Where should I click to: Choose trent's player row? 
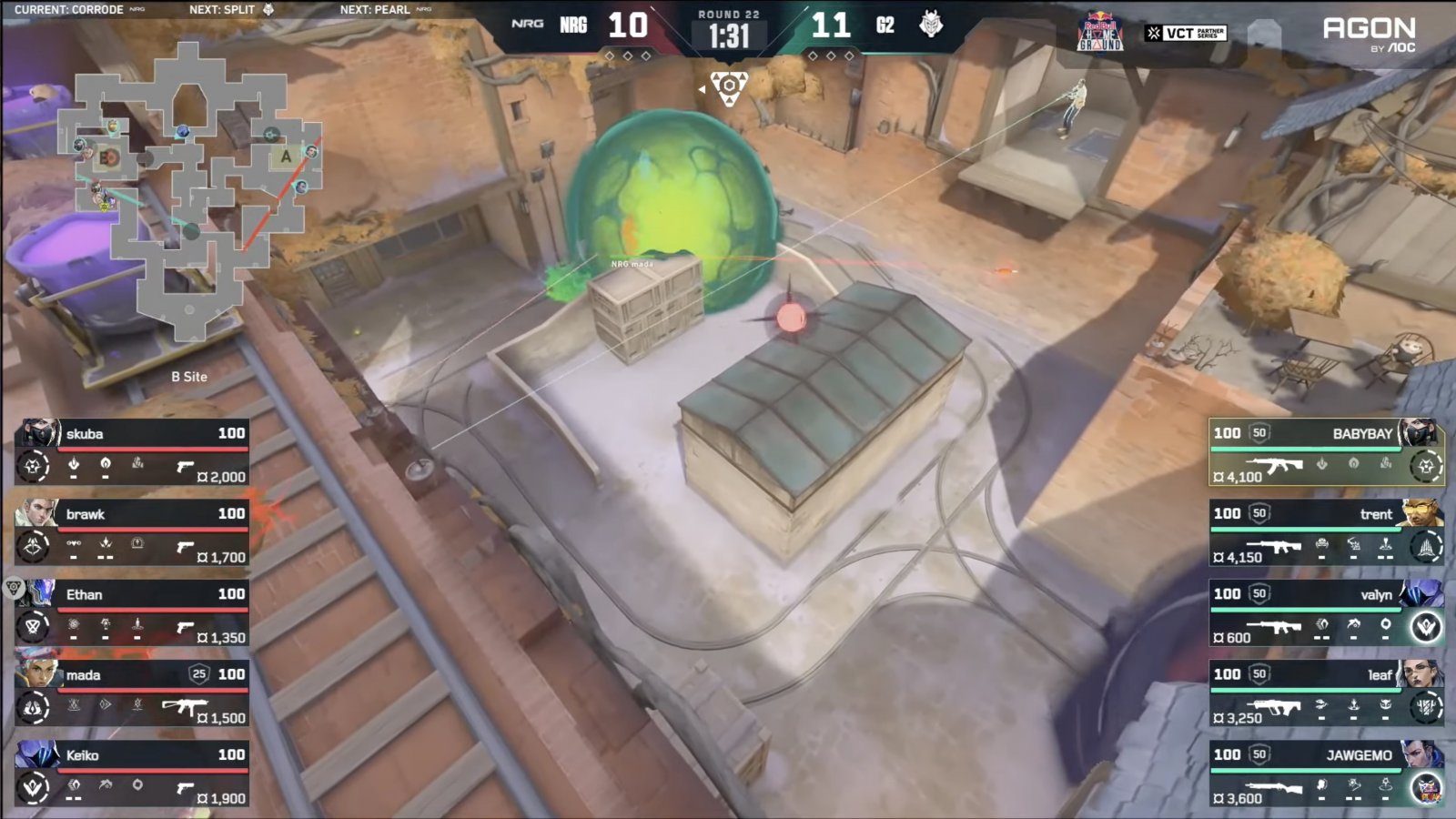pos(1326,532)
